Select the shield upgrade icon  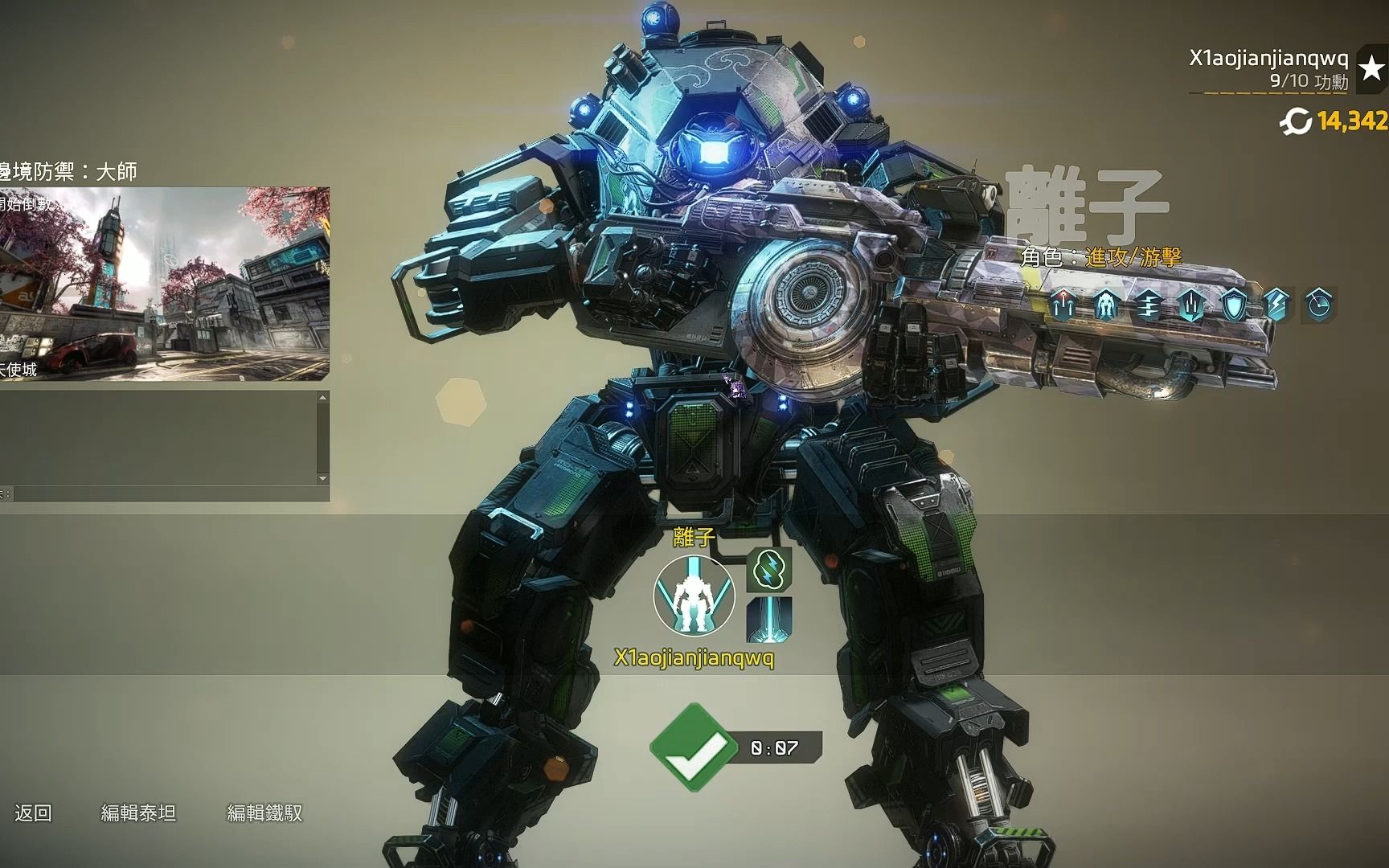point(1234,305)
